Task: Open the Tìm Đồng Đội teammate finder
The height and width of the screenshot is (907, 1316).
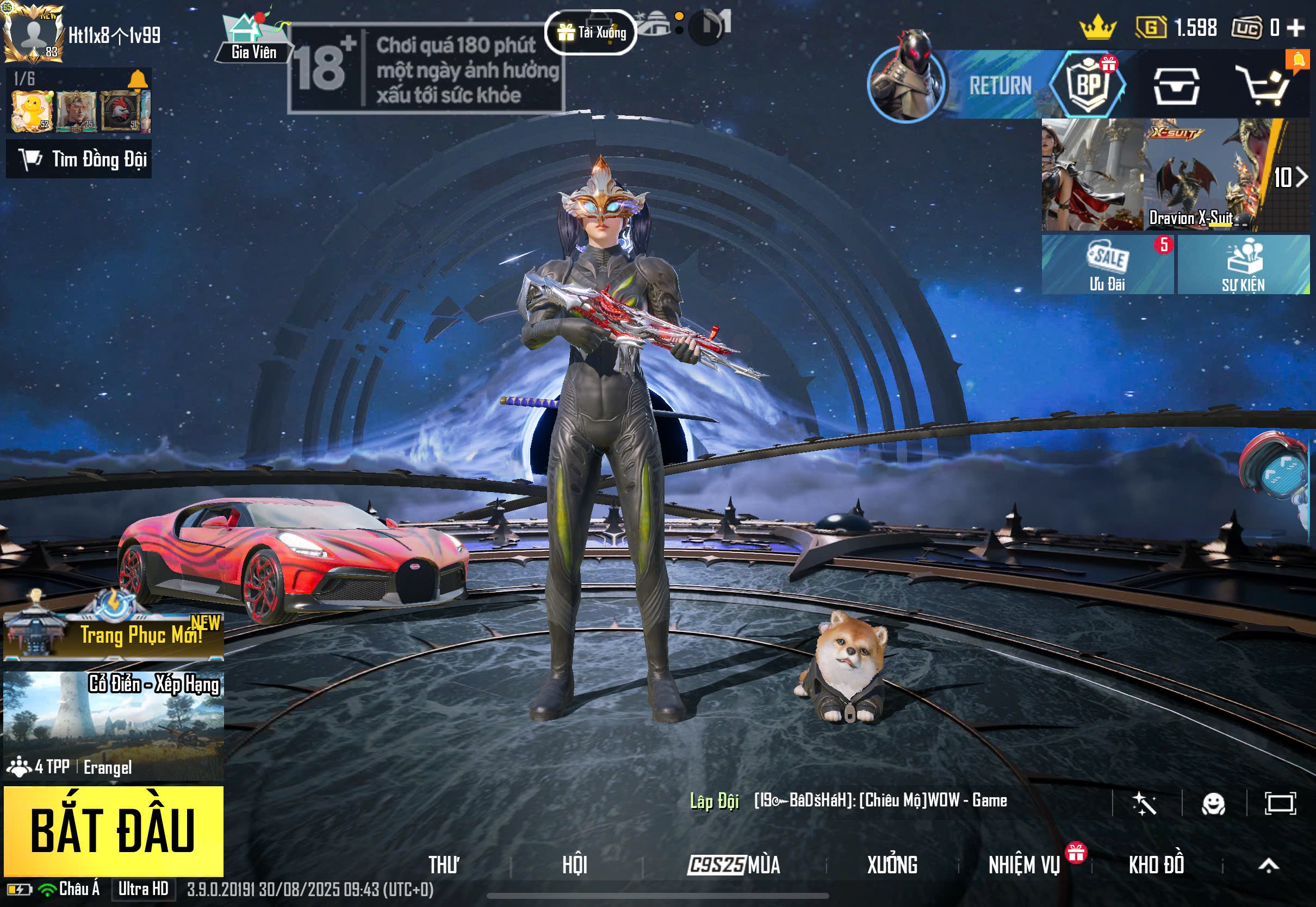Action: [x=79, y=159]
